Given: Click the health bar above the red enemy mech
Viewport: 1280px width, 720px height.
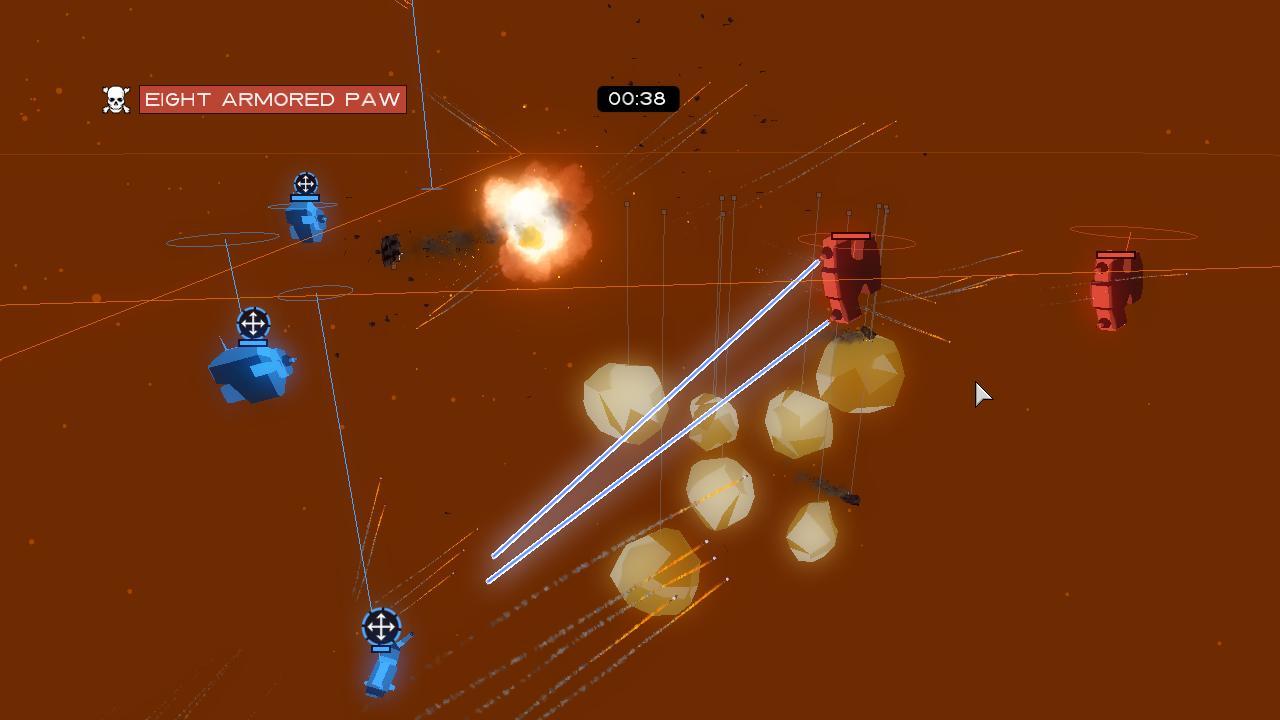Looking at the screenshot, I should [x=851, y=236].
